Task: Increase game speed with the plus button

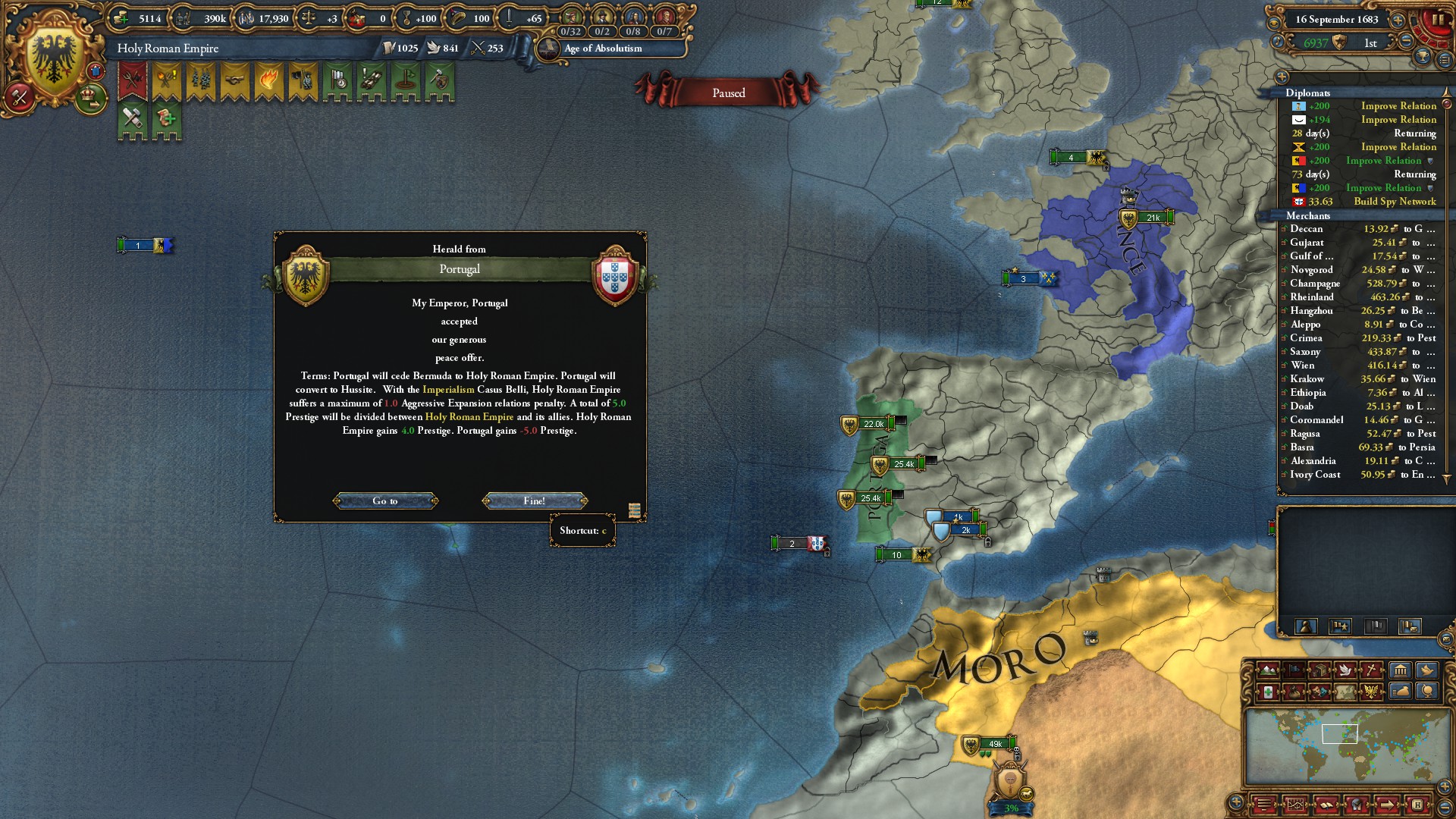Action: tap(1398, 20)
